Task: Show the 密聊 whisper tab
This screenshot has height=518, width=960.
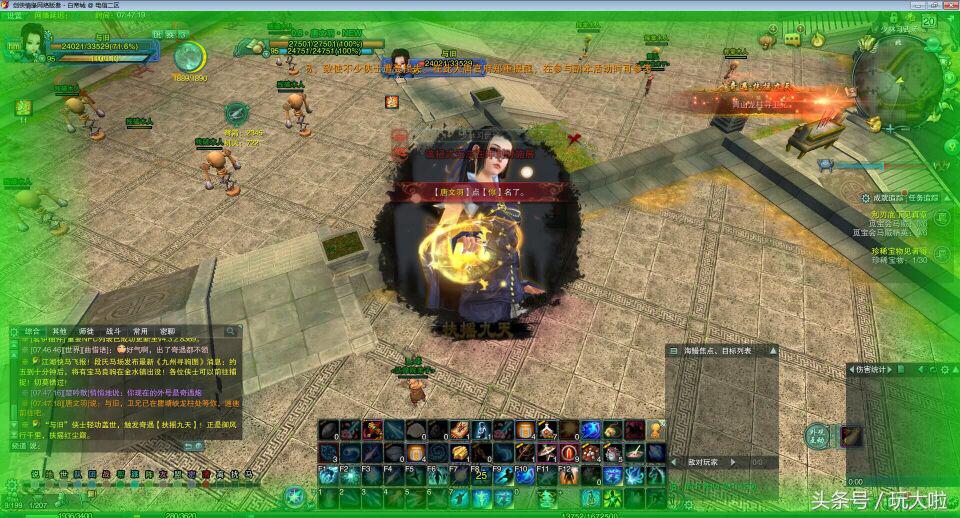Action: pyautogui.click(x=166, y=331)
